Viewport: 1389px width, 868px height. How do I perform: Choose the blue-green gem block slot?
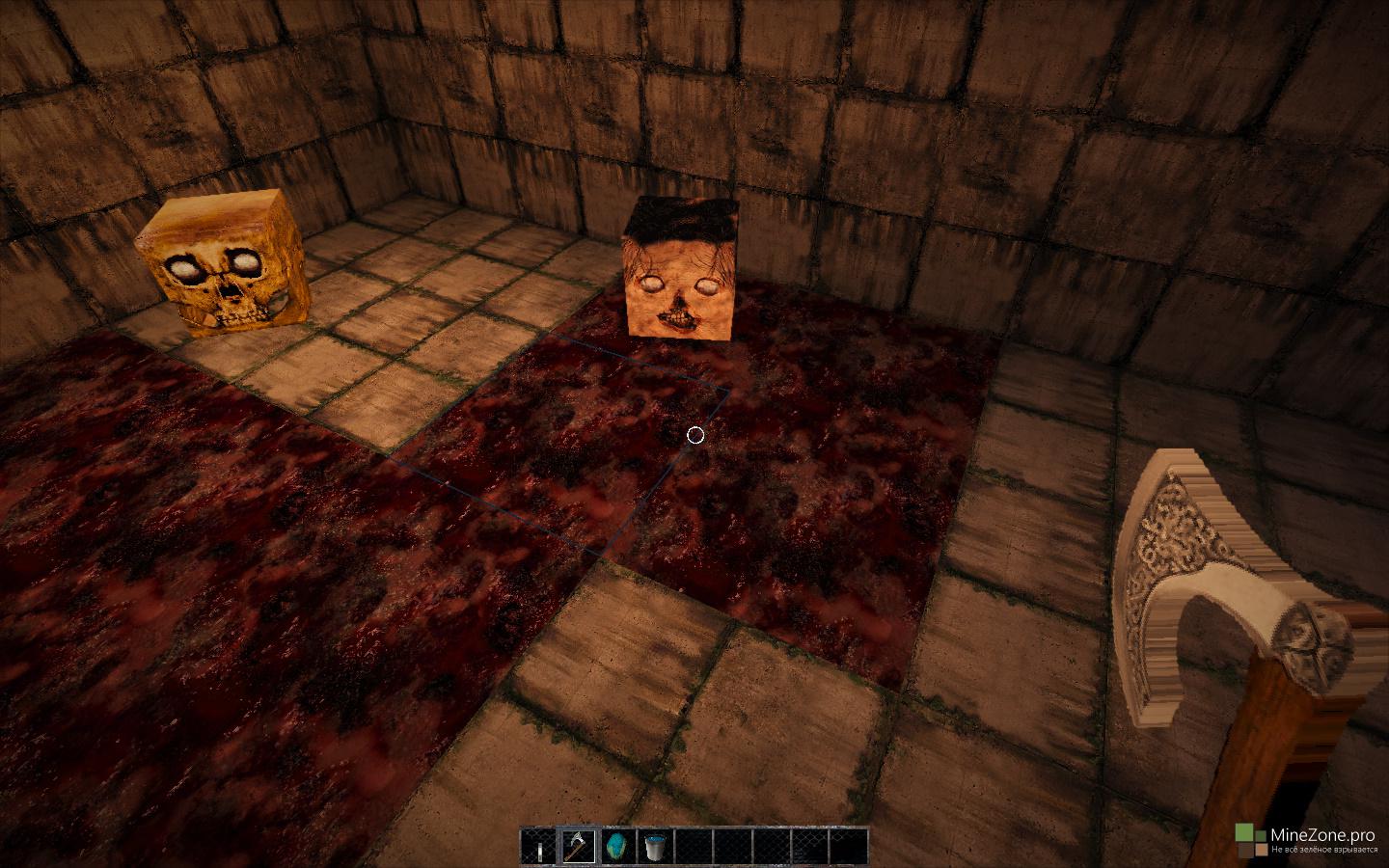(616, 846)
